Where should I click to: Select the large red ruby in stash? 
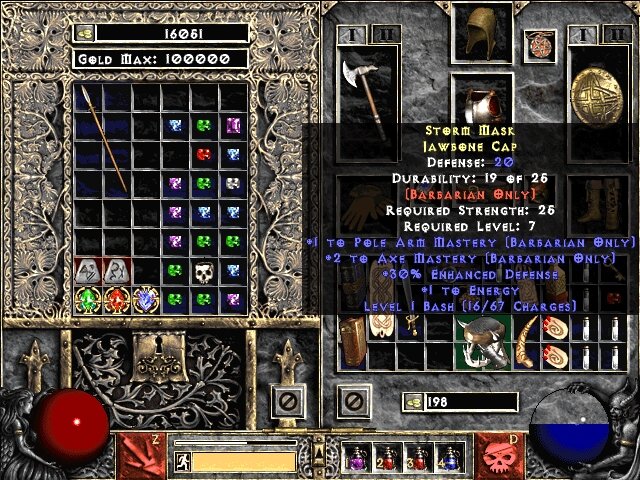click(x=118, y=299)
